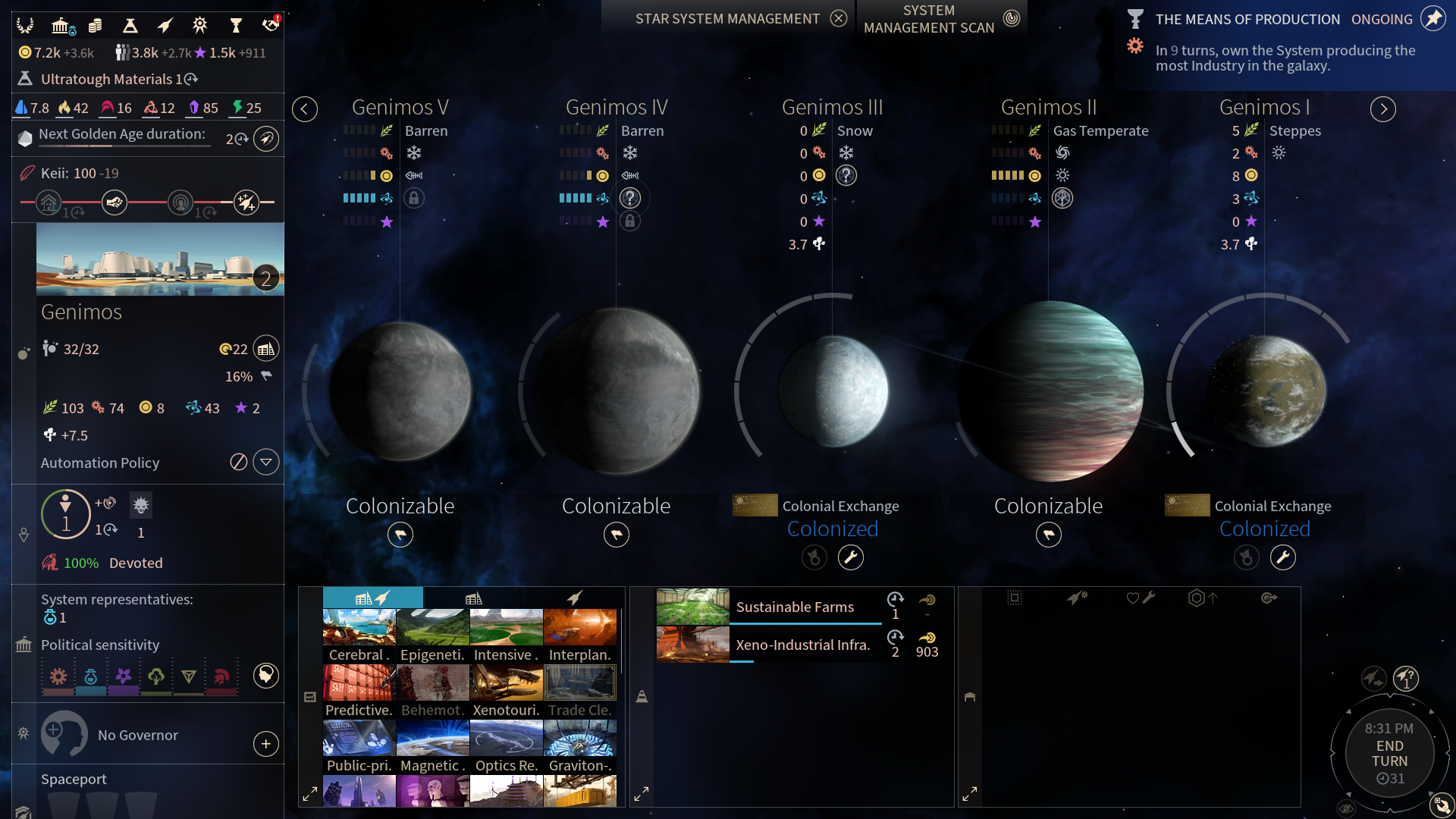1456x819 pixels.
Task: Open the Automation Policy dropdown
Action: tap(266, 462)
